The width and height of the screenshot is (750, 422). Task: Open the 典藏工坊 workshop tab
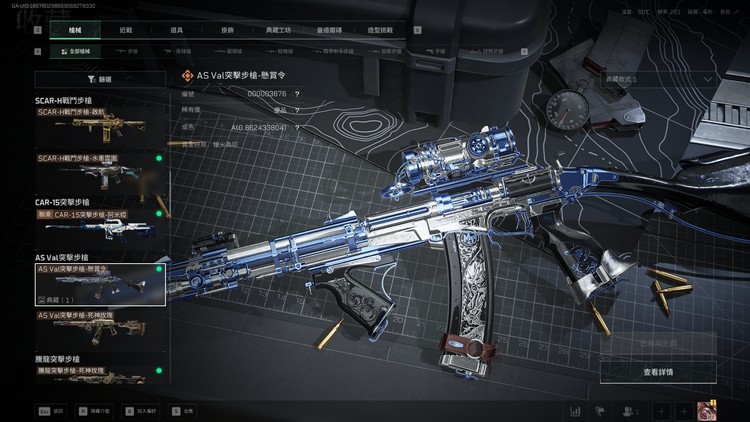pos(281,31)
